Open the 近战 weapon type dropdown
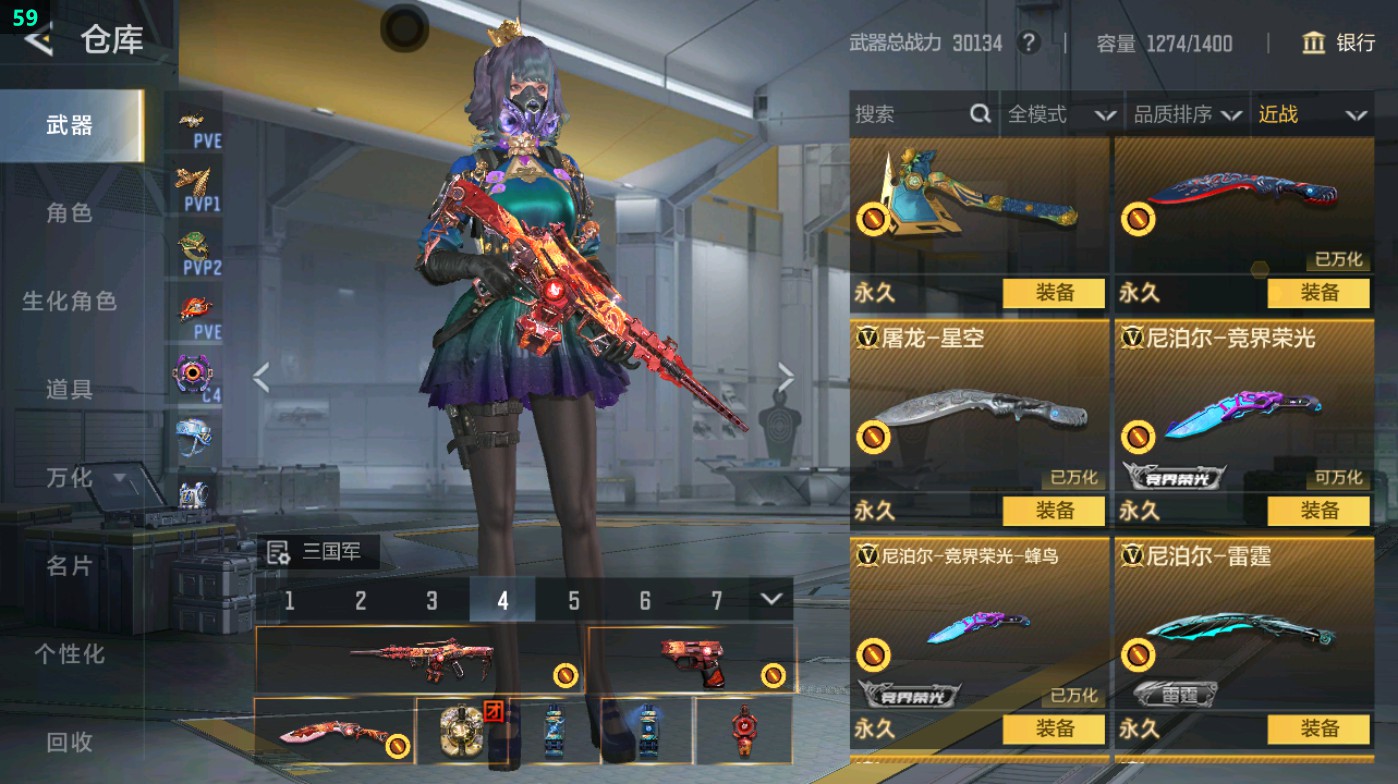1398x784 pixels. click(1311, 115)
